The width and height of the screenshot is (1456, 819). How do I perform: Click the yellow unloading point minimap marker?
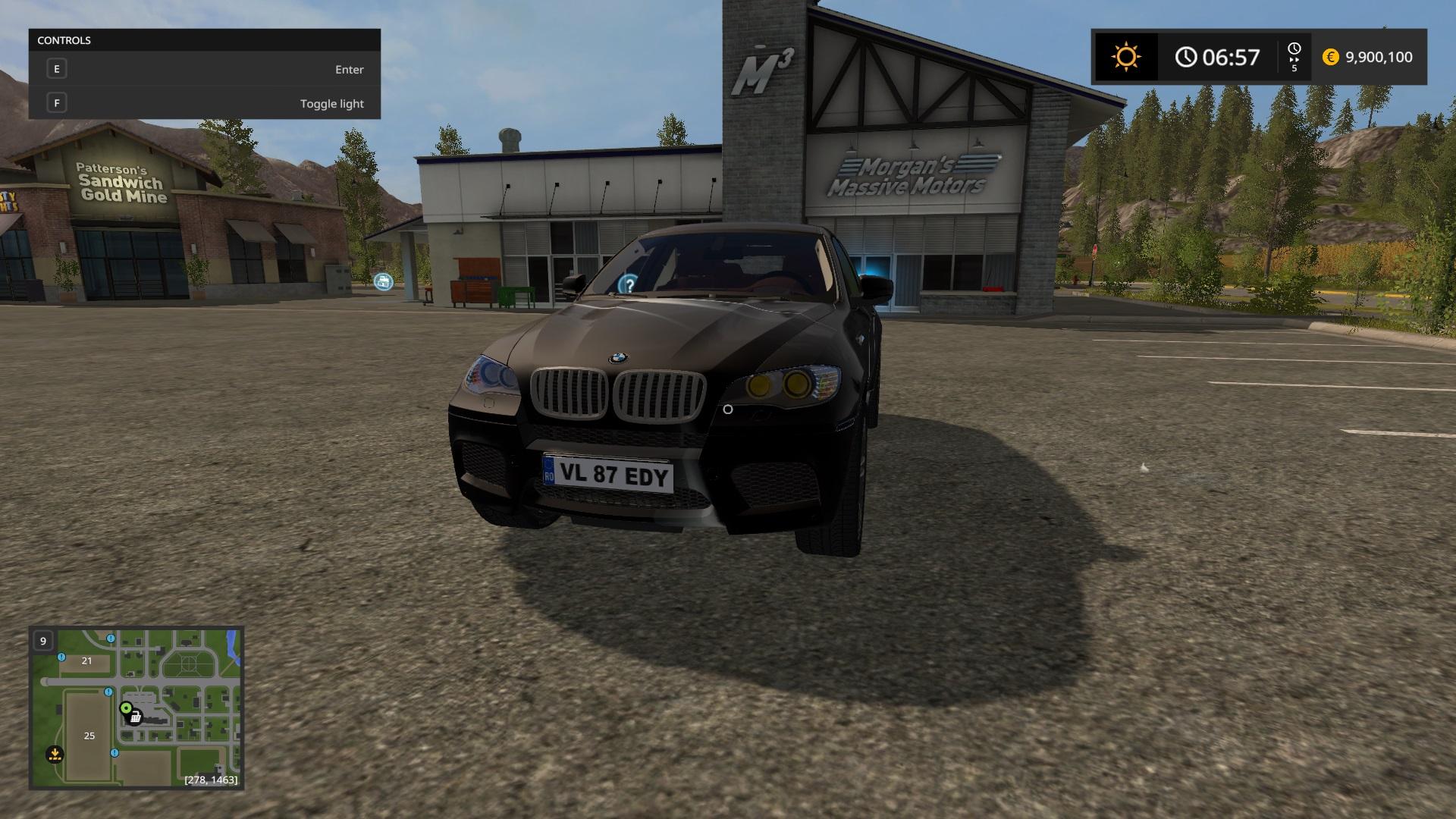click(x=55, y=754)
